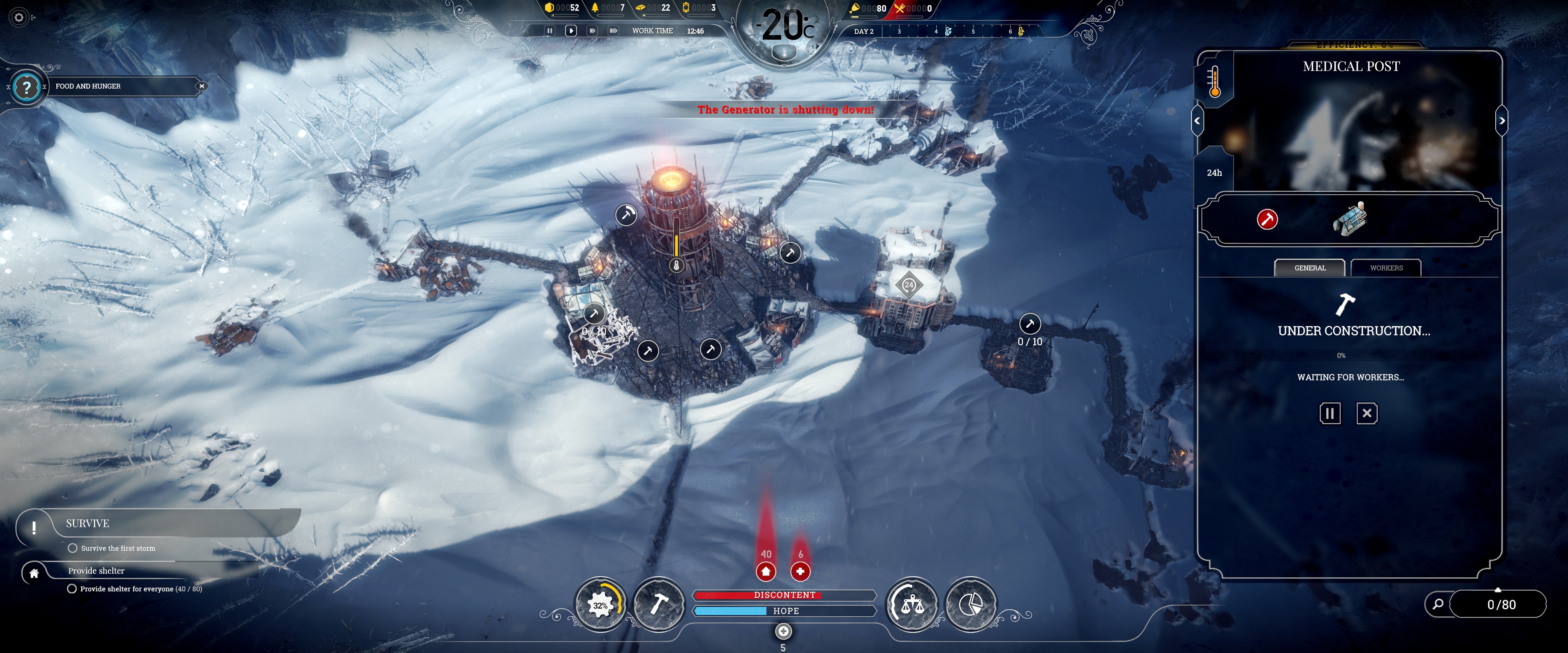Viewport: 1568px width, 653px height.
Task: Click the sick people alert showing 6
Action: point(800,571)
